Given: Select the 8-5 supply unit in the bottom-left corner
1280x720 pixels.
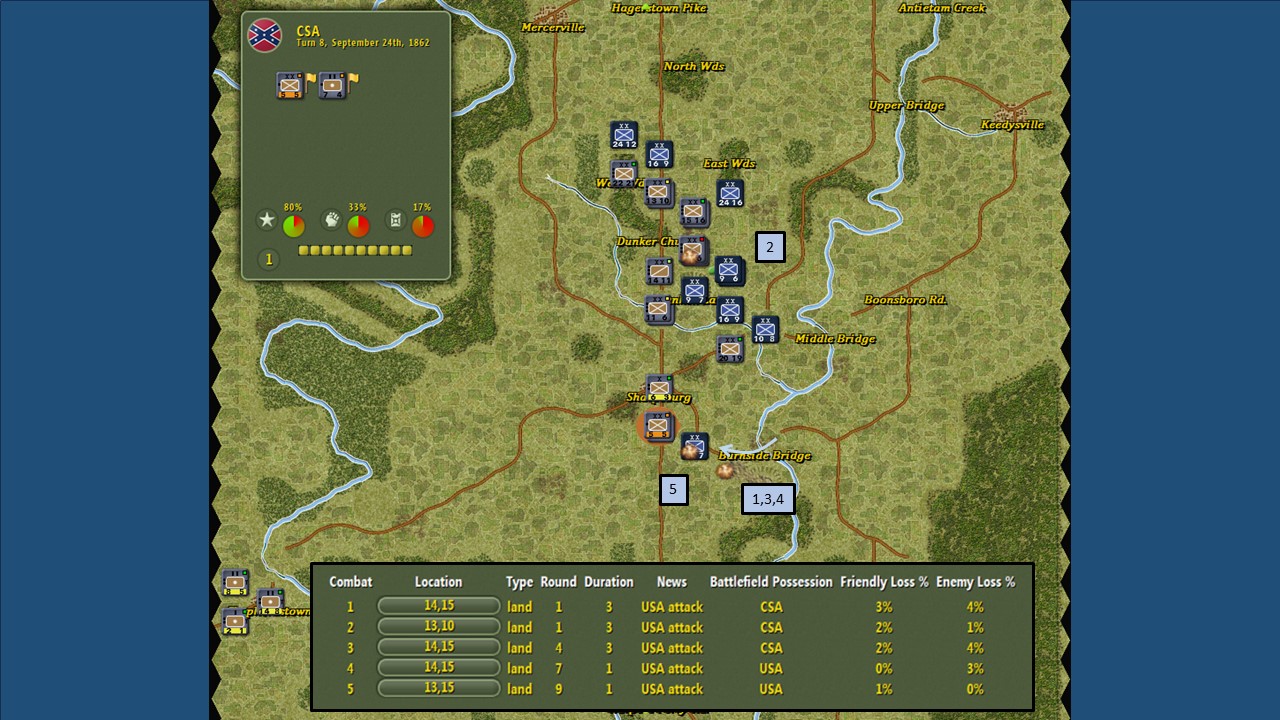Looking at the screenshot, I should (237, 580).
